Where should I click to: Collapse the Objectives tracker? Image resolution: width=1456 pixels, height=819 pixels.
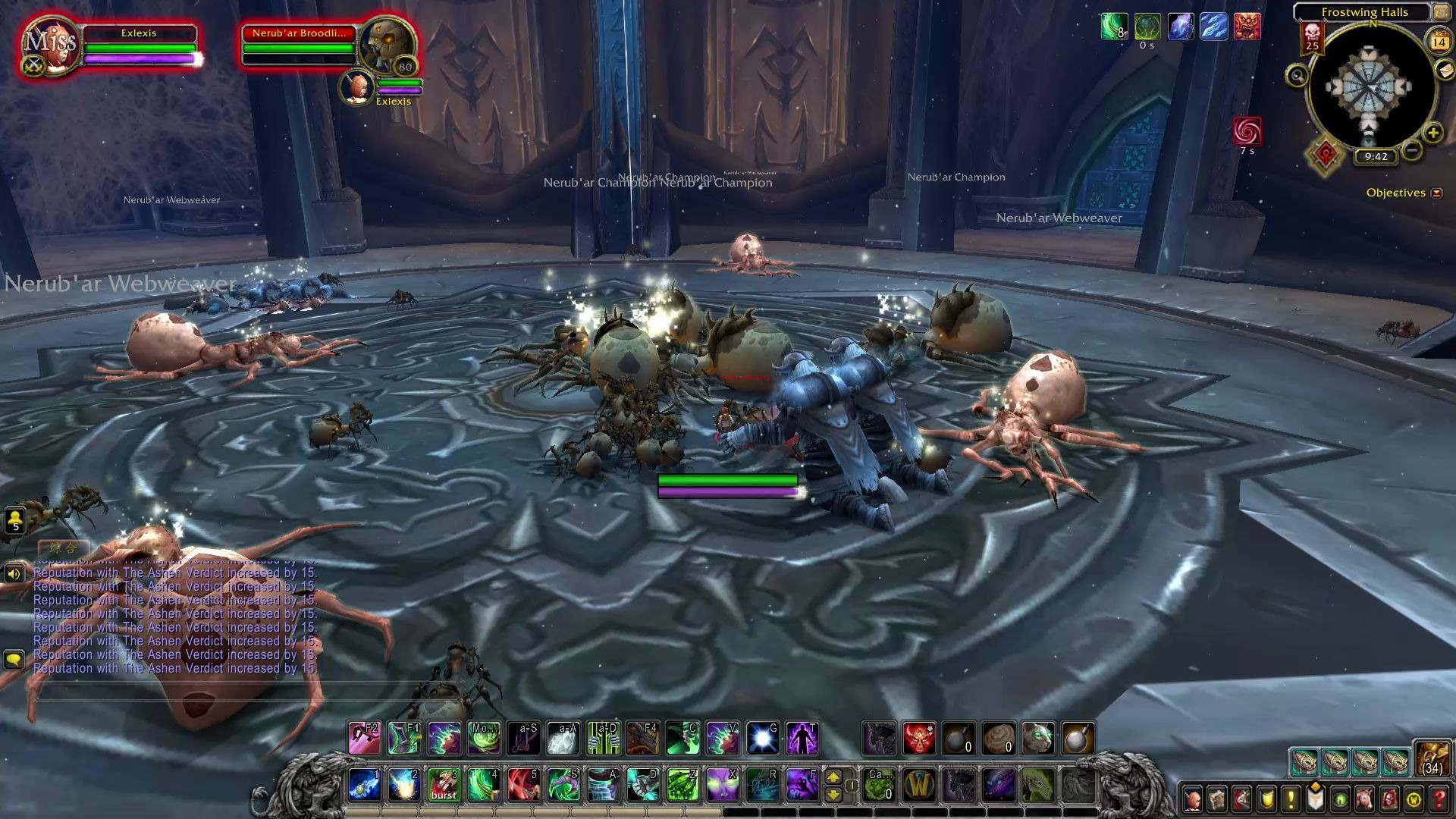tap(1436, 193)
